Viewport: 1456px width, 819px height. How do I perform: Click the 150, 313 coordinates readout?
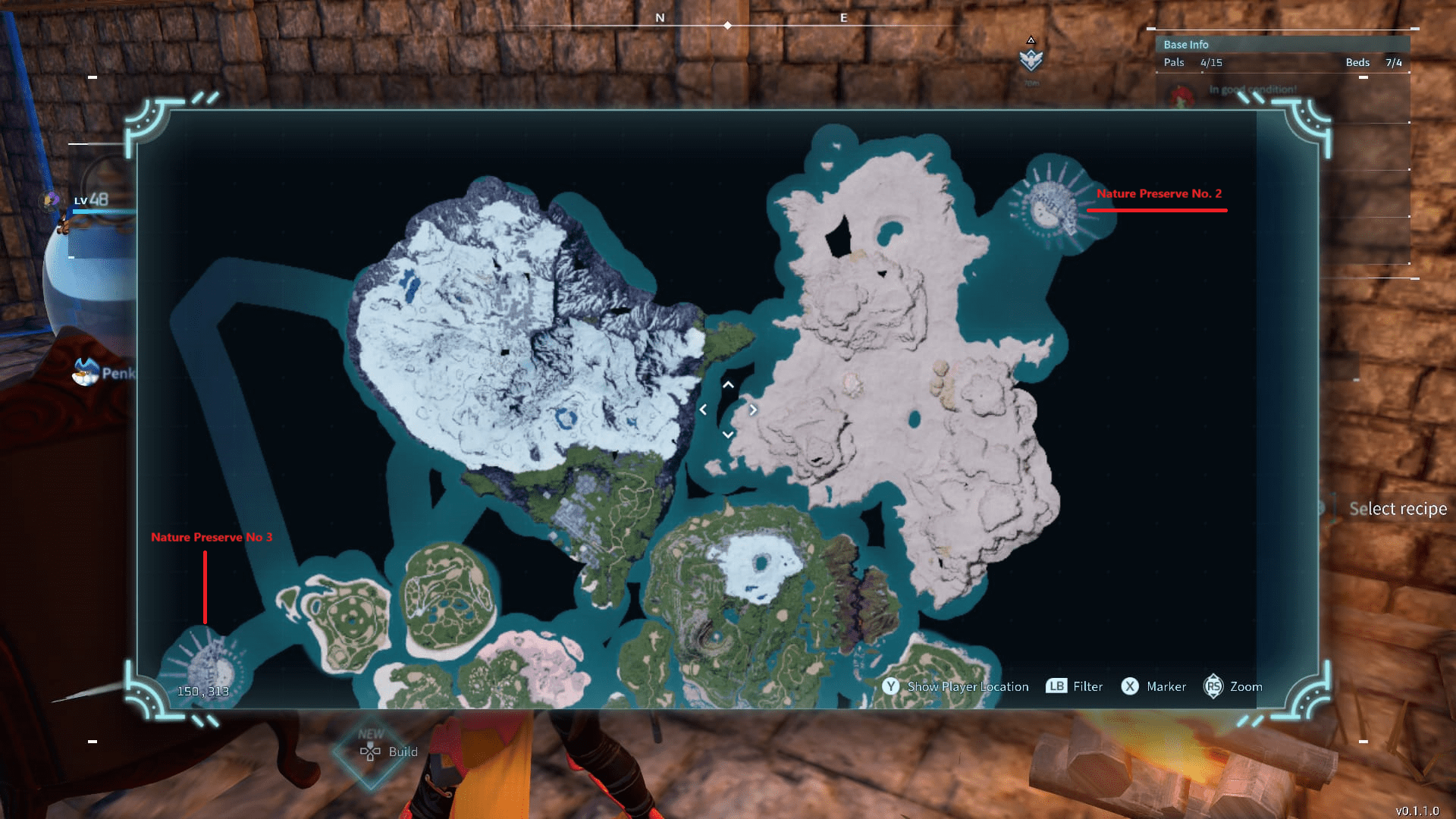coord(203,691)
